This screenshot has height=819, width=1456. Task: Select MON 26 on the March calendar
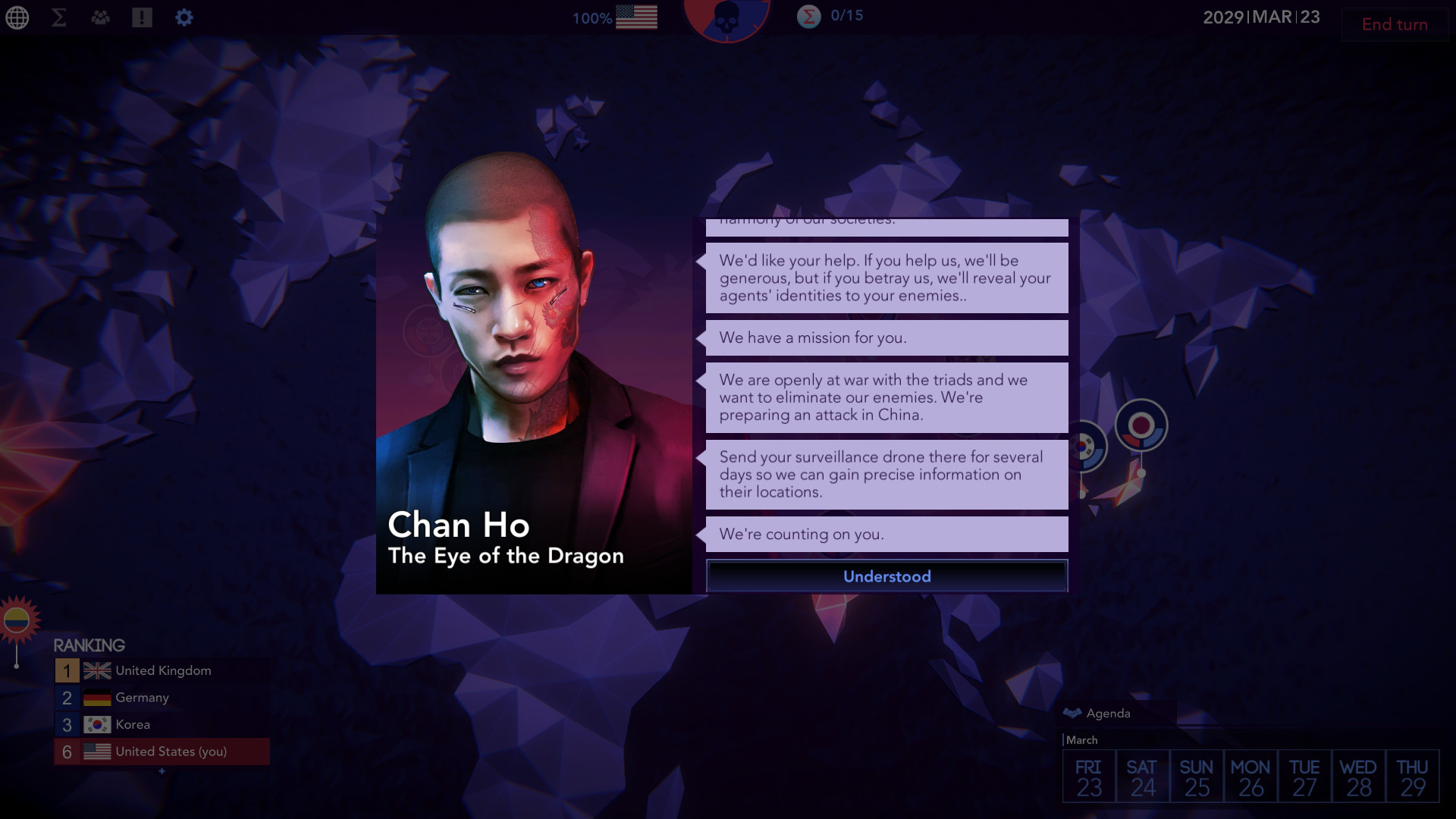[x=1250, y=775]
